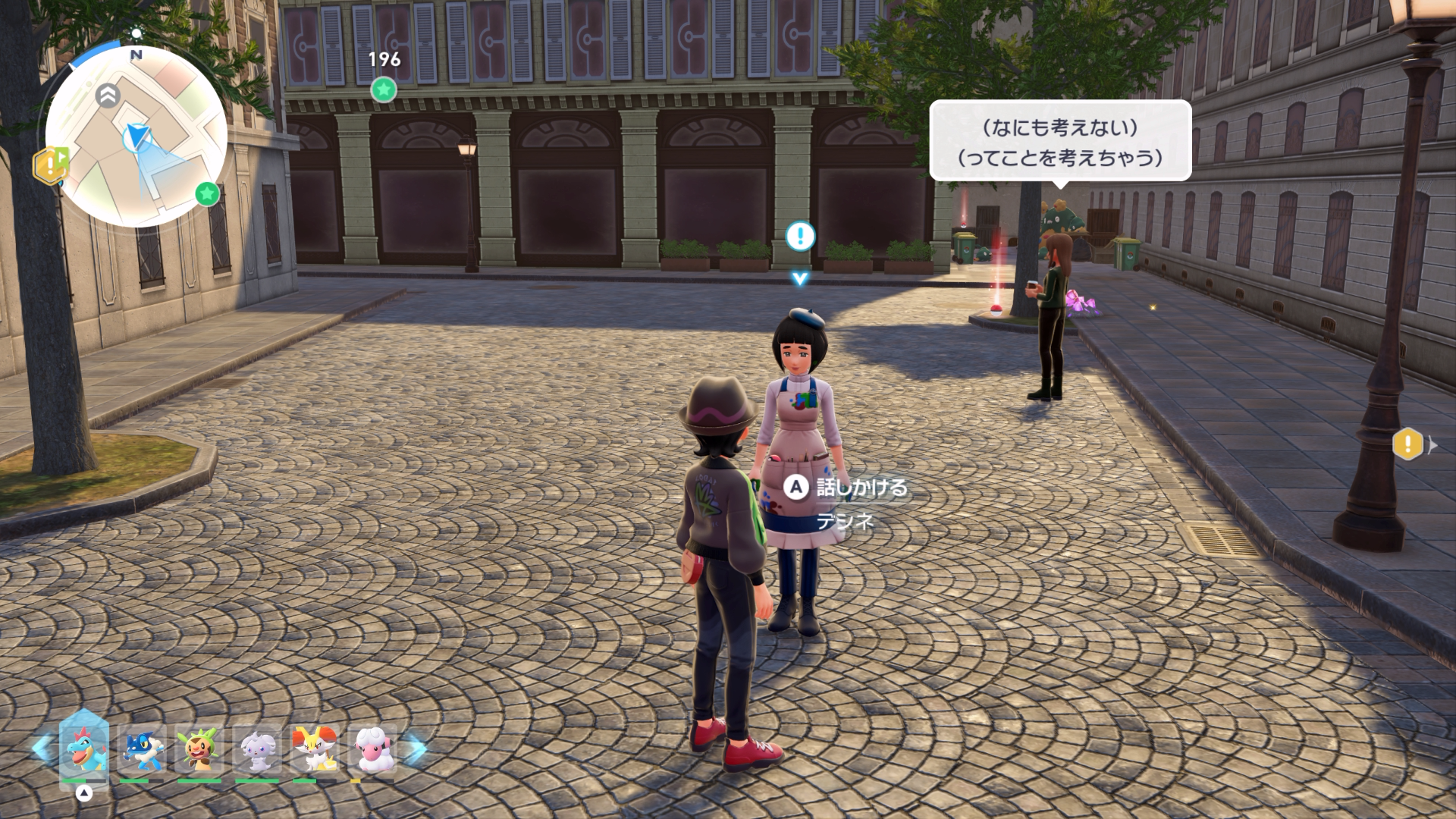The image size is (1456, 819).
Task: Select the green star marker on the minimap
Action: [x=207, y=193]
